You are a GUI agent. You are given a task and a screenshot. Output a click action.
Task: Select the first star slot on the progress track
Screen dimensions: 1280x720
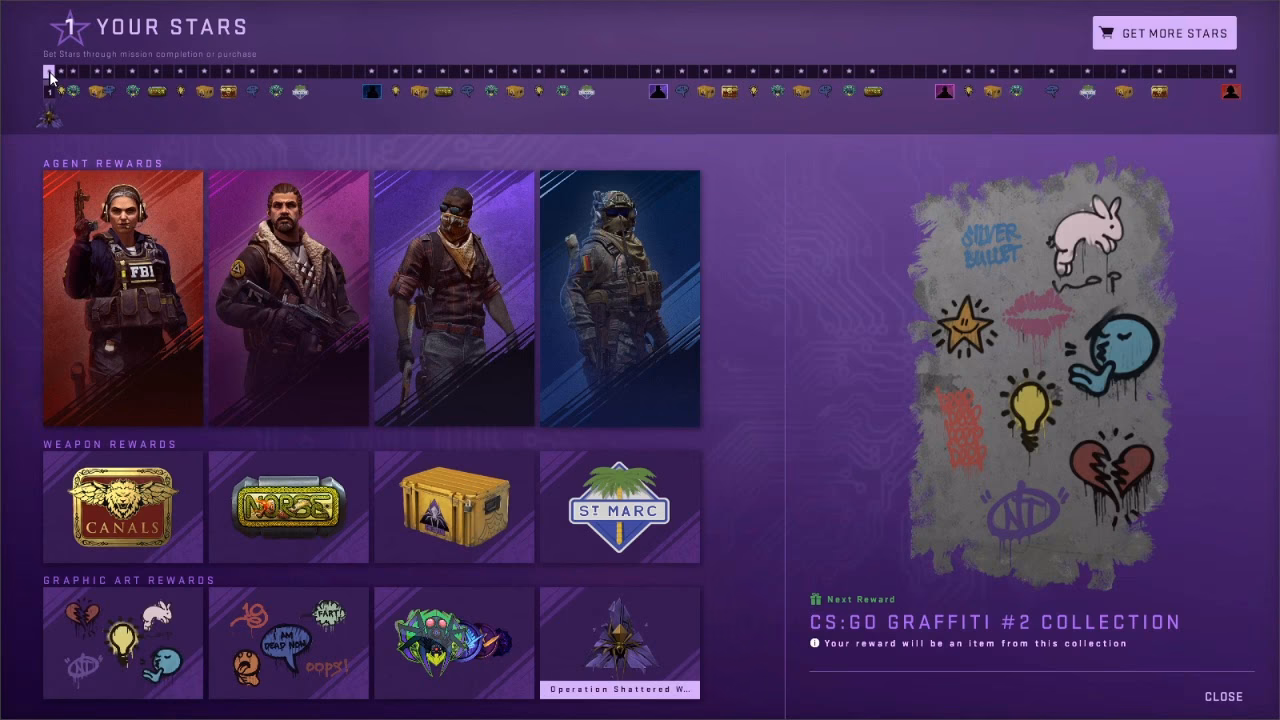[x=49, y=71]
